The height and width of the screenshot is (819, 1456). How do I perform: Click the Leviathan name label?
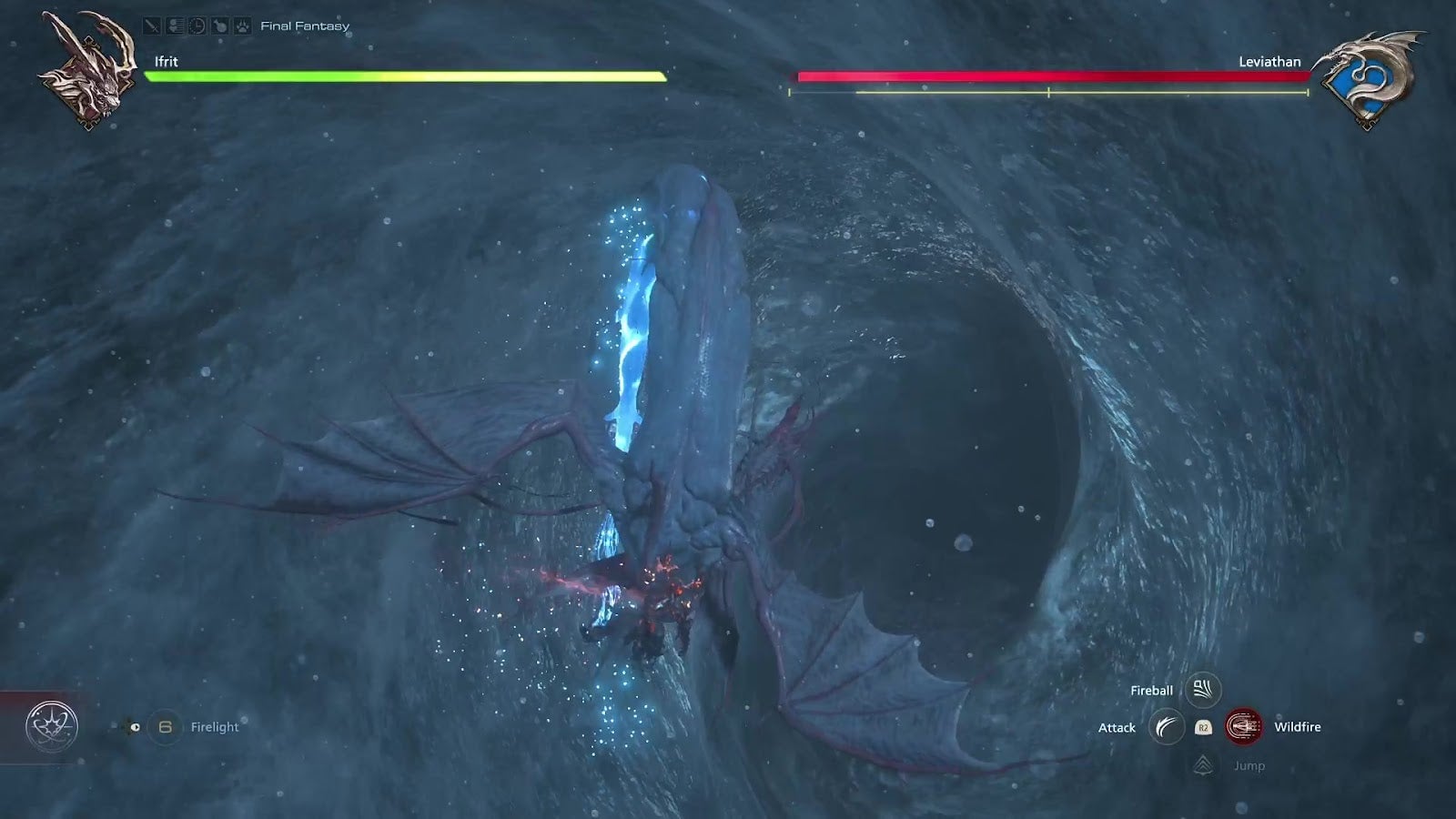[1269, 62]
